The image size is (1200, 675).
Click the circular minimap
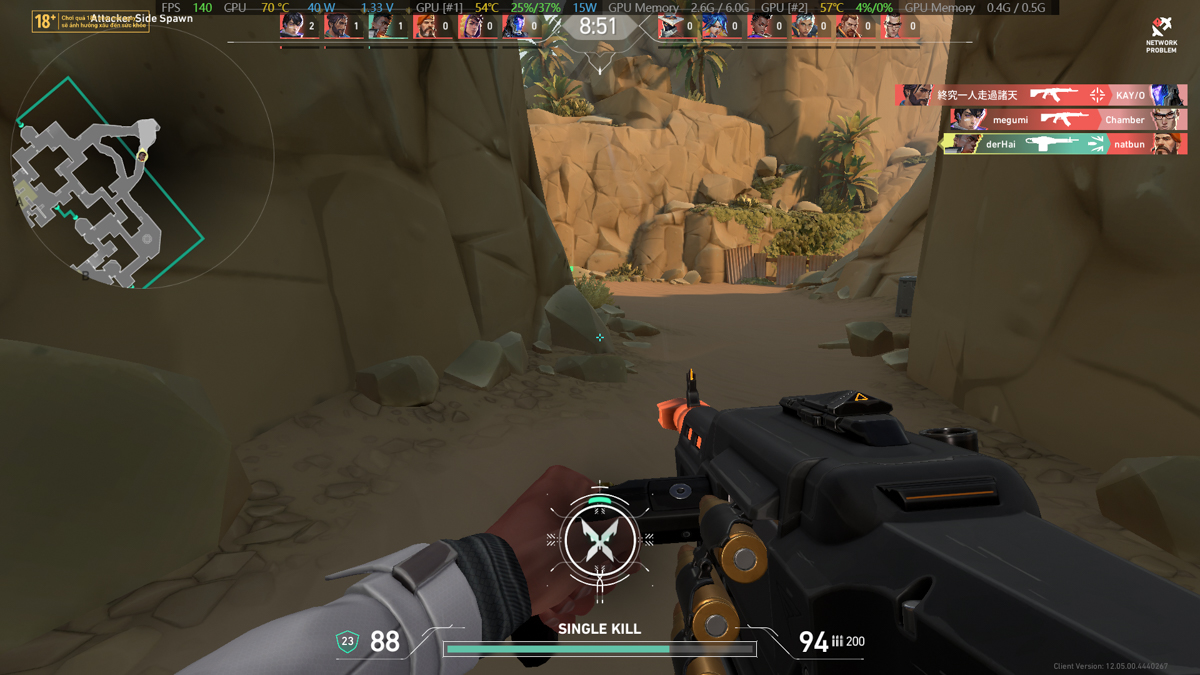[x=141, y=157]
